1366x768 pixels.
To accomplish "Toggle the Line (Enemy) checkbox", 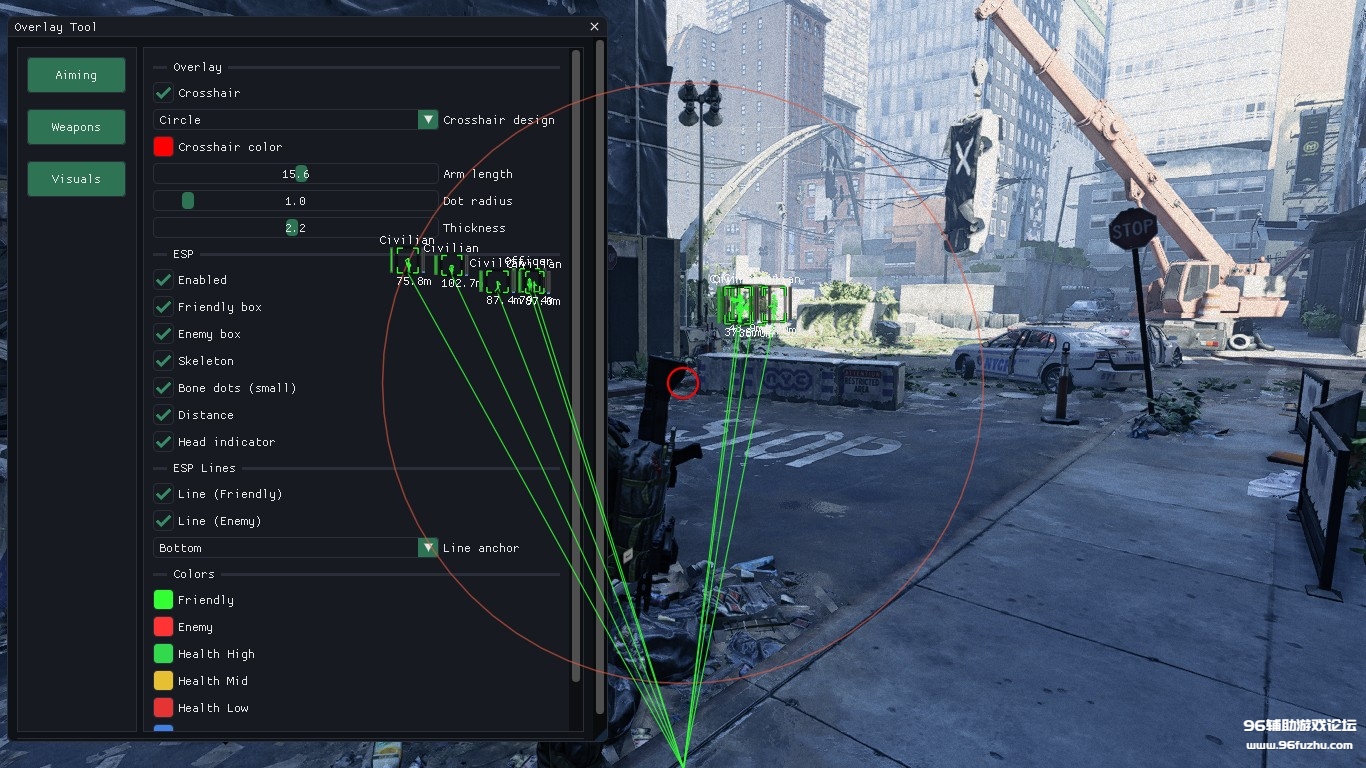I will pyautogui.click(x=163, y=521).
